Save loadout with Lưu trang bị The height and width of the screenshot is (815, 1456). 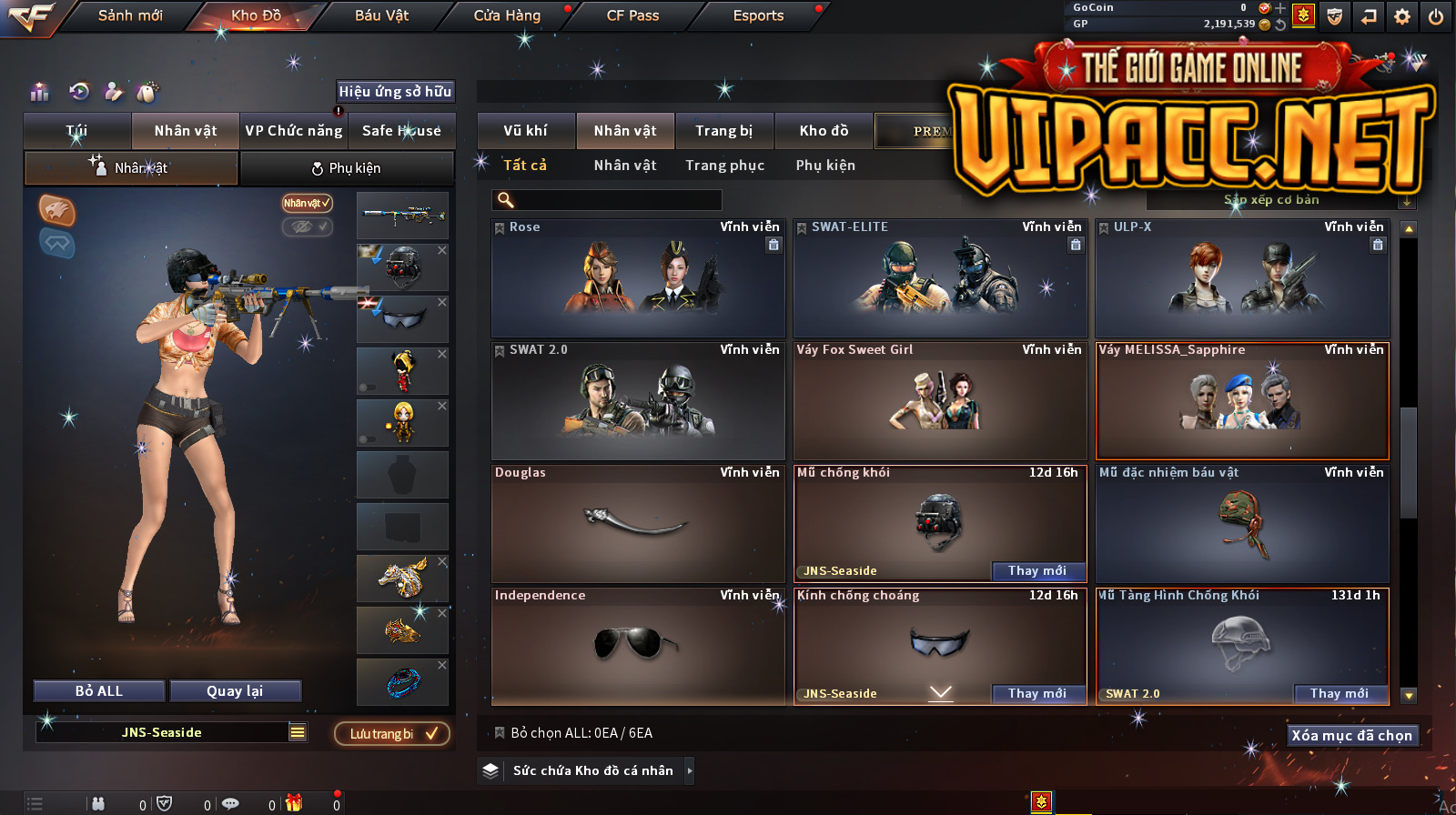pyautogui.click(x=392, y=734)
